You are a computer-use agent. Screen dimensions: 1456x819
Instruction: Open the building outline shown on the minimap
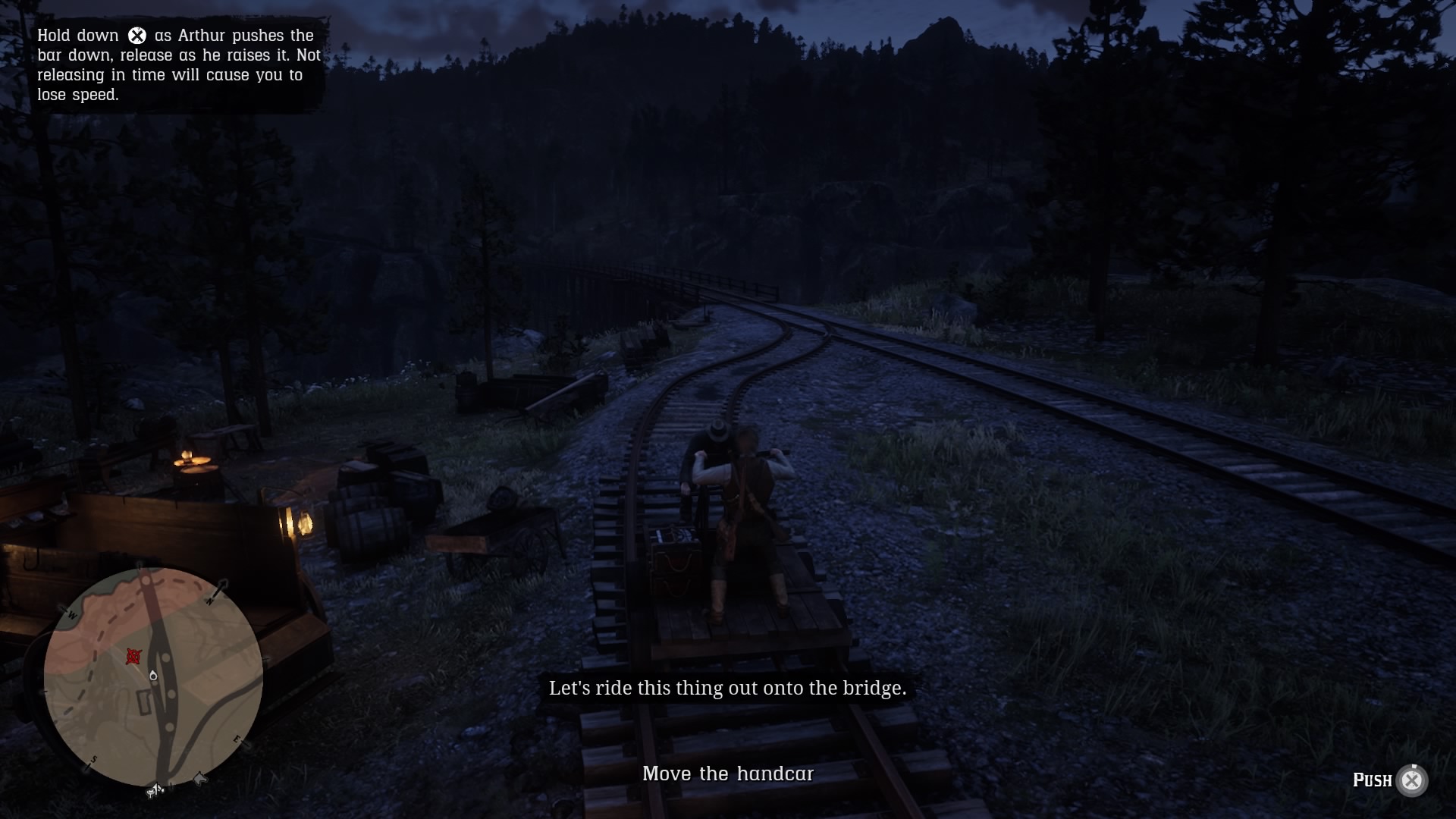click(144, 702)
